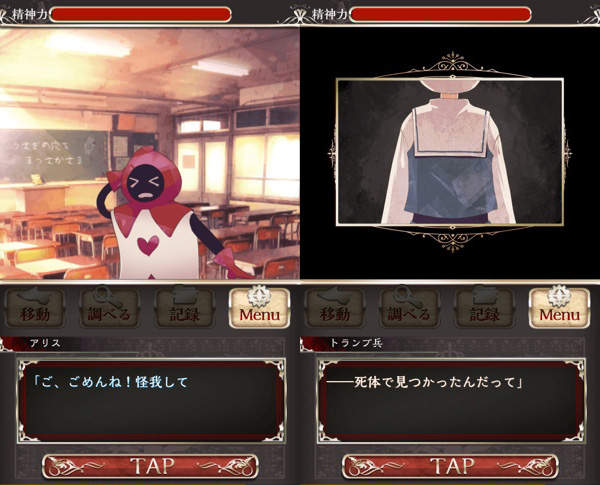Select 調べる on the トランプ兵 screen

(409, 309)
